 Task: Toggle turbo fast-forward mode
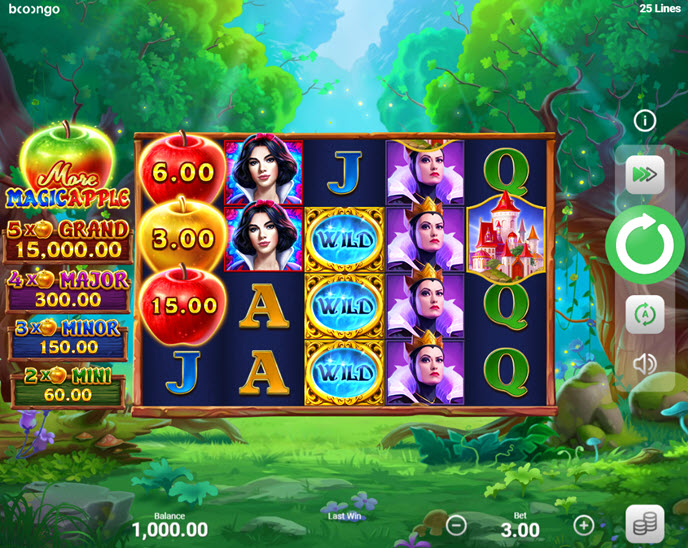point(645,176)
